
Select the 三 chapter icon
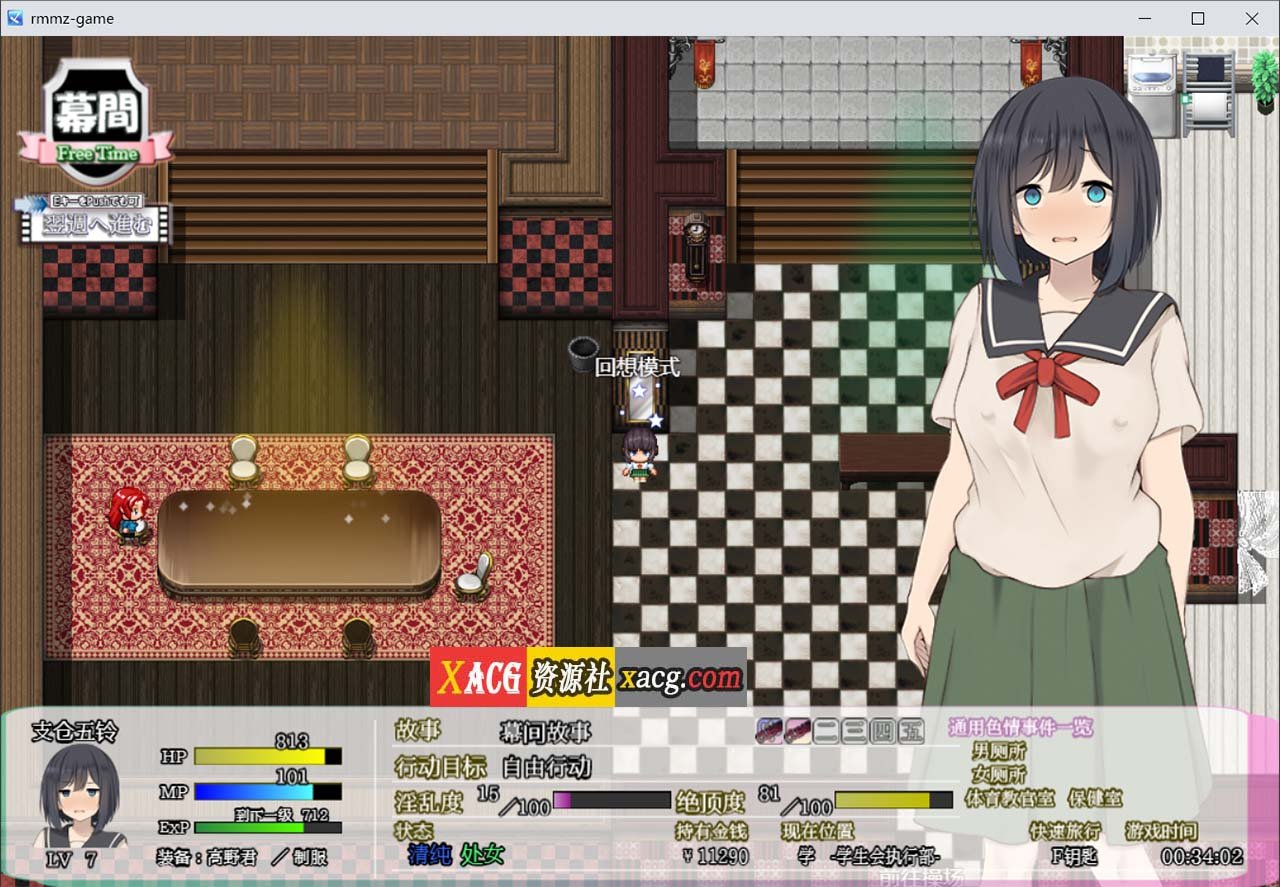coord(854,731)
